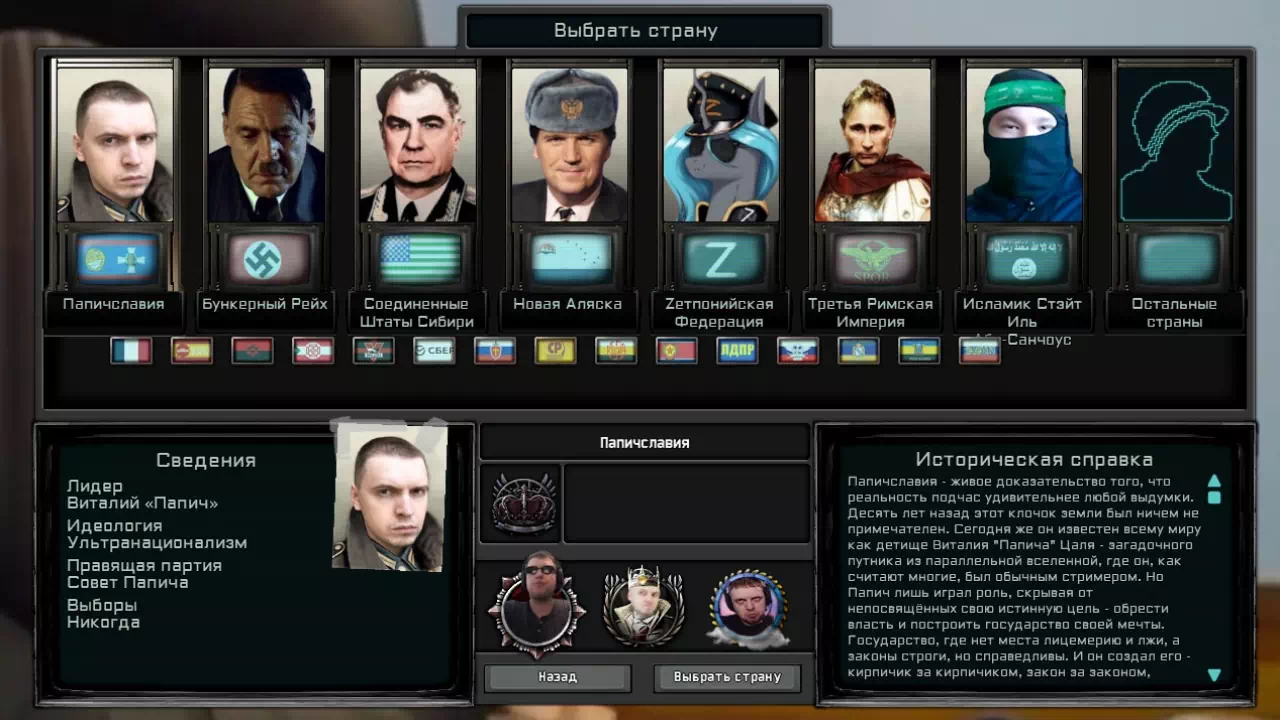The height and width of the screenshot is (720, 1280).
Task: Pick the Исламик Стэйт country card
Action: click(1024, 144)
